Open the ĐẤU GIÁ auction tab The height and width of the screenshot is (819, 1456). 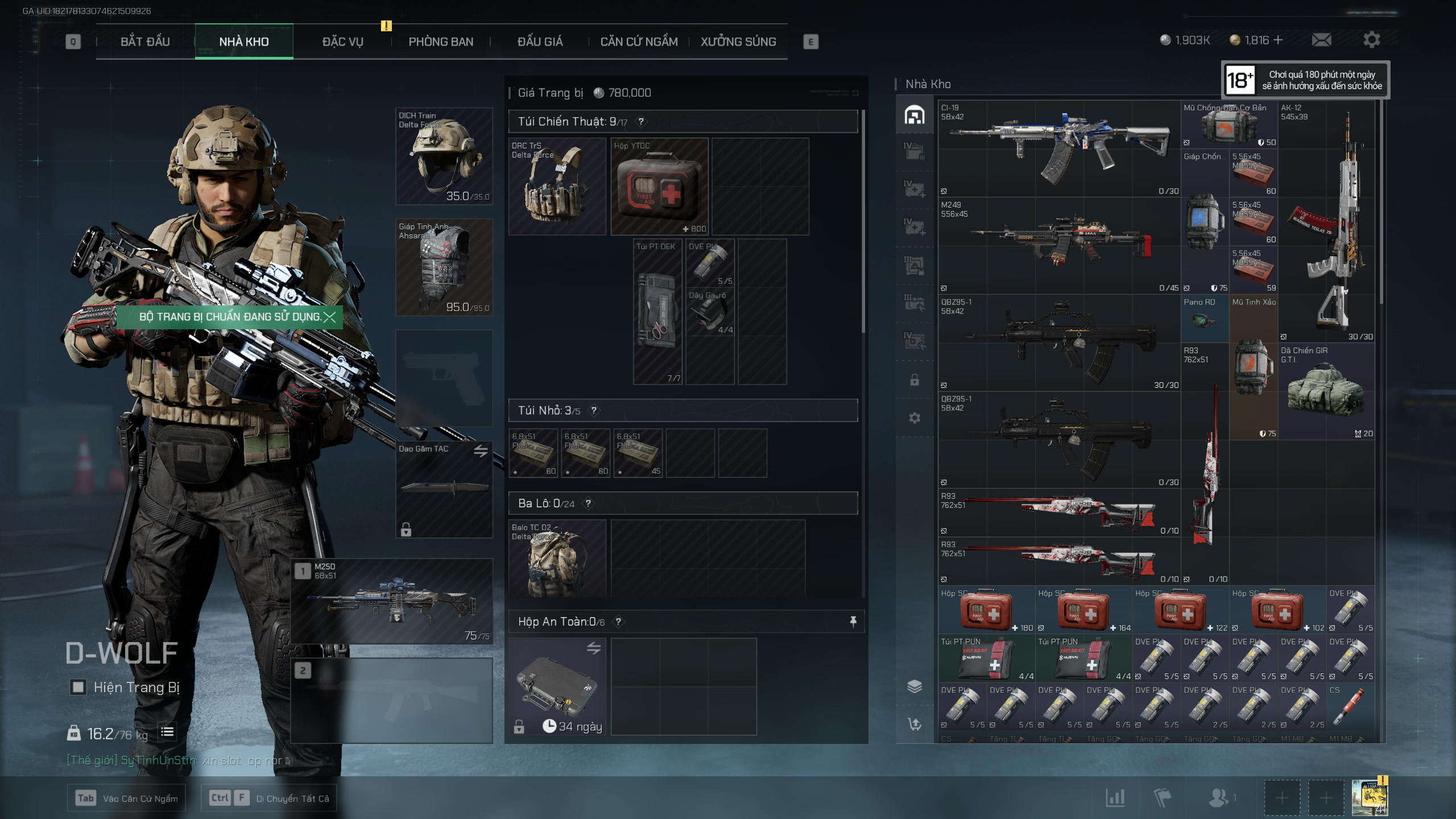point(540,42)
